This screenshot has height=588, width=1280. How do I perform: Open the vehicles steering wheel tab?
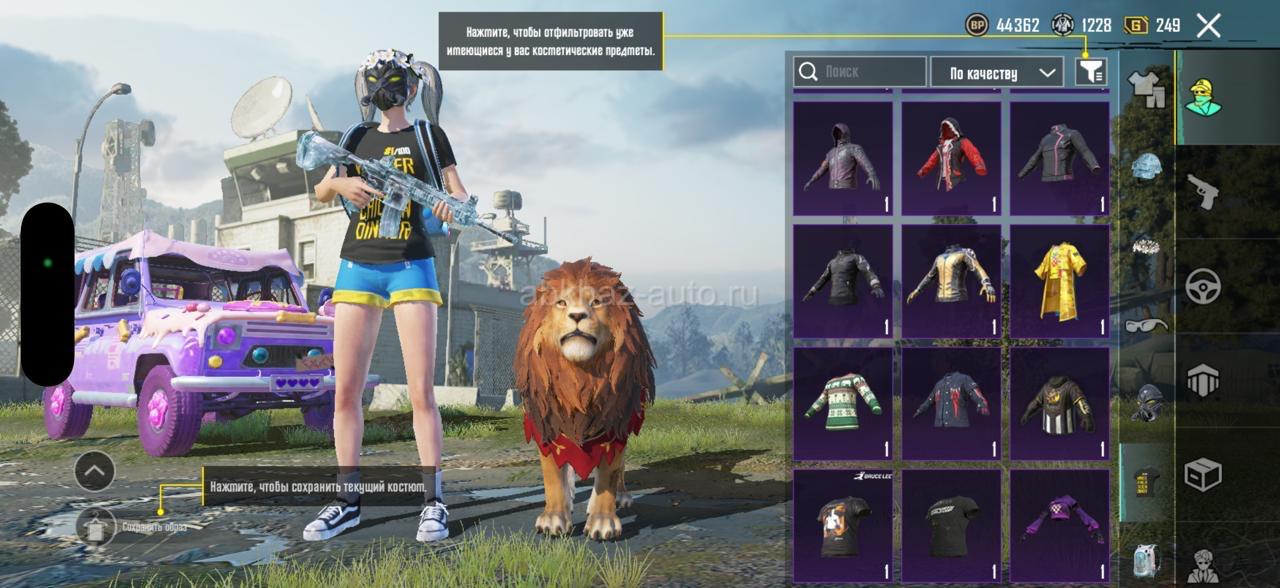point(1203,286)
